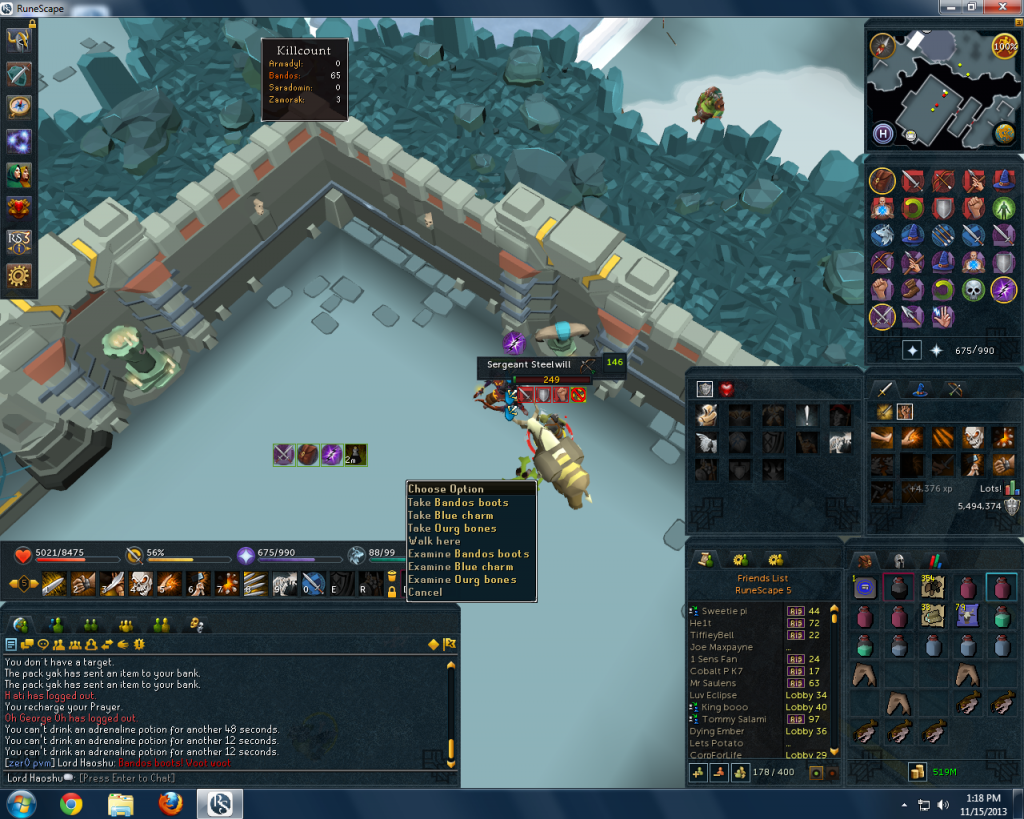Viewport: 1024px width, 819px height.
Task: Select Tommy Salami in Friends List
Action: click(733, 719)
